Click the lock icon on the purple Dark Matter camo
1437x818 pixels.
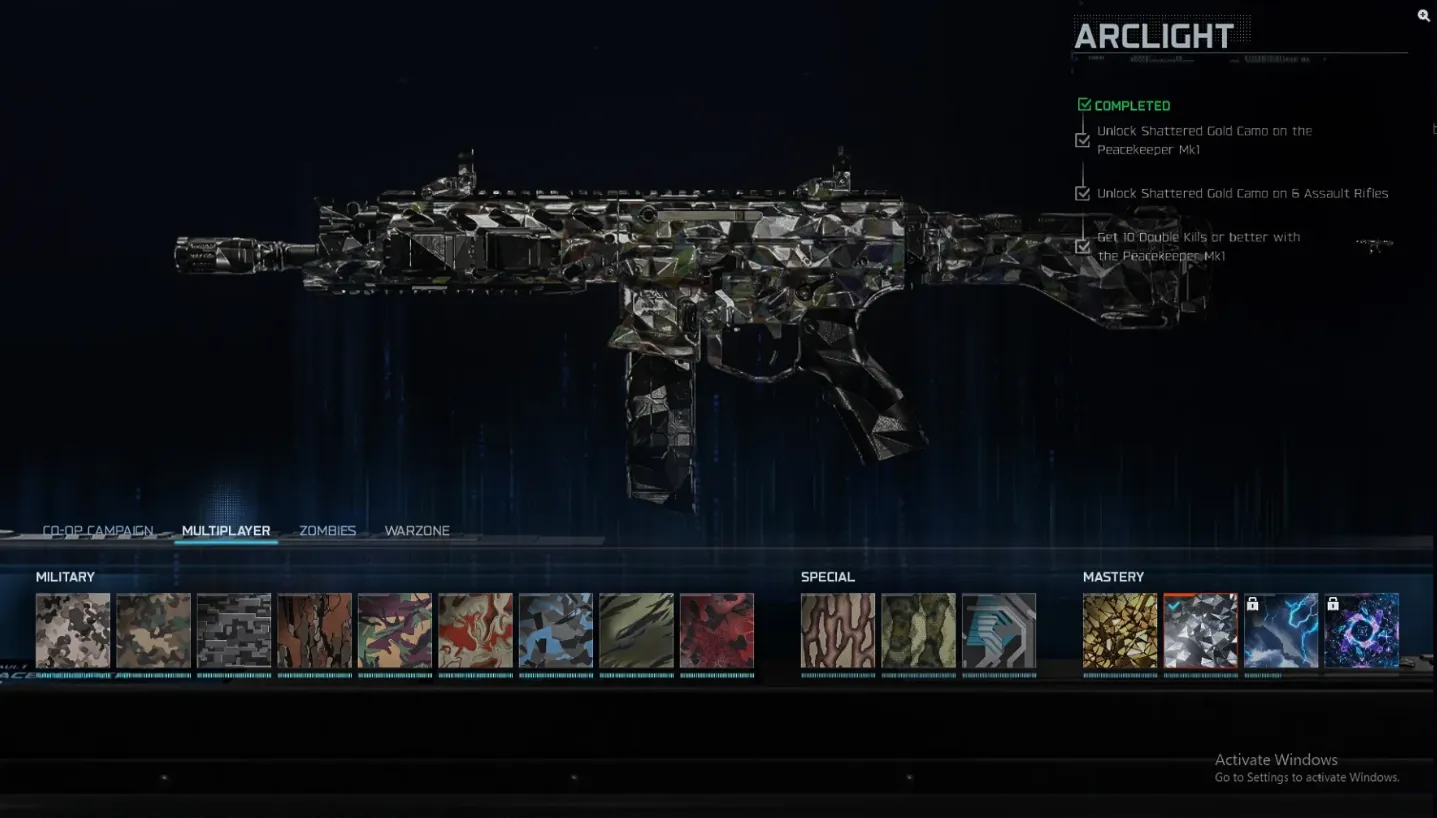tap(1334, 603)
